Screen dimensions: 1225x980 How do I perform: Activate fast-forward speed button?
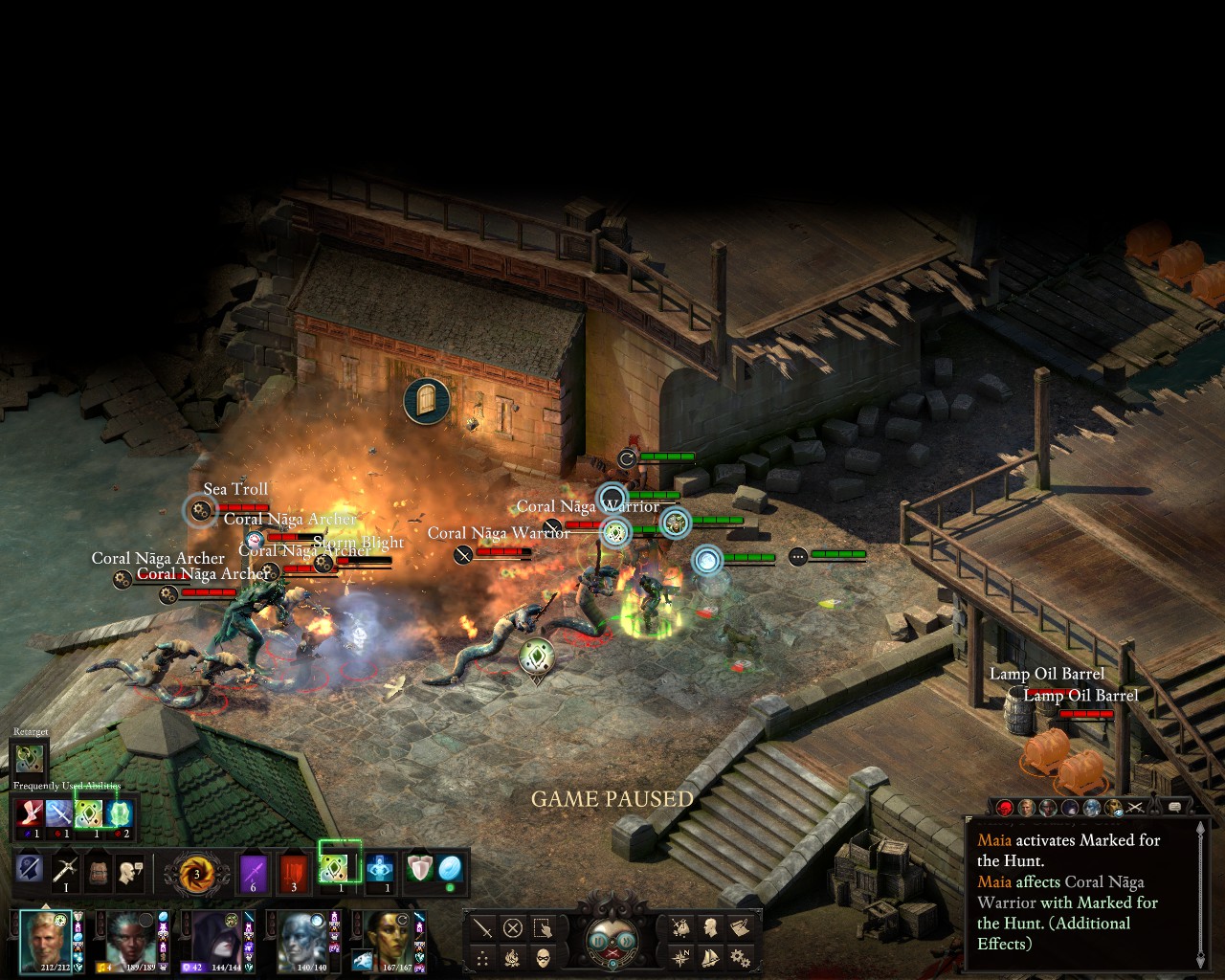[629, 941]
